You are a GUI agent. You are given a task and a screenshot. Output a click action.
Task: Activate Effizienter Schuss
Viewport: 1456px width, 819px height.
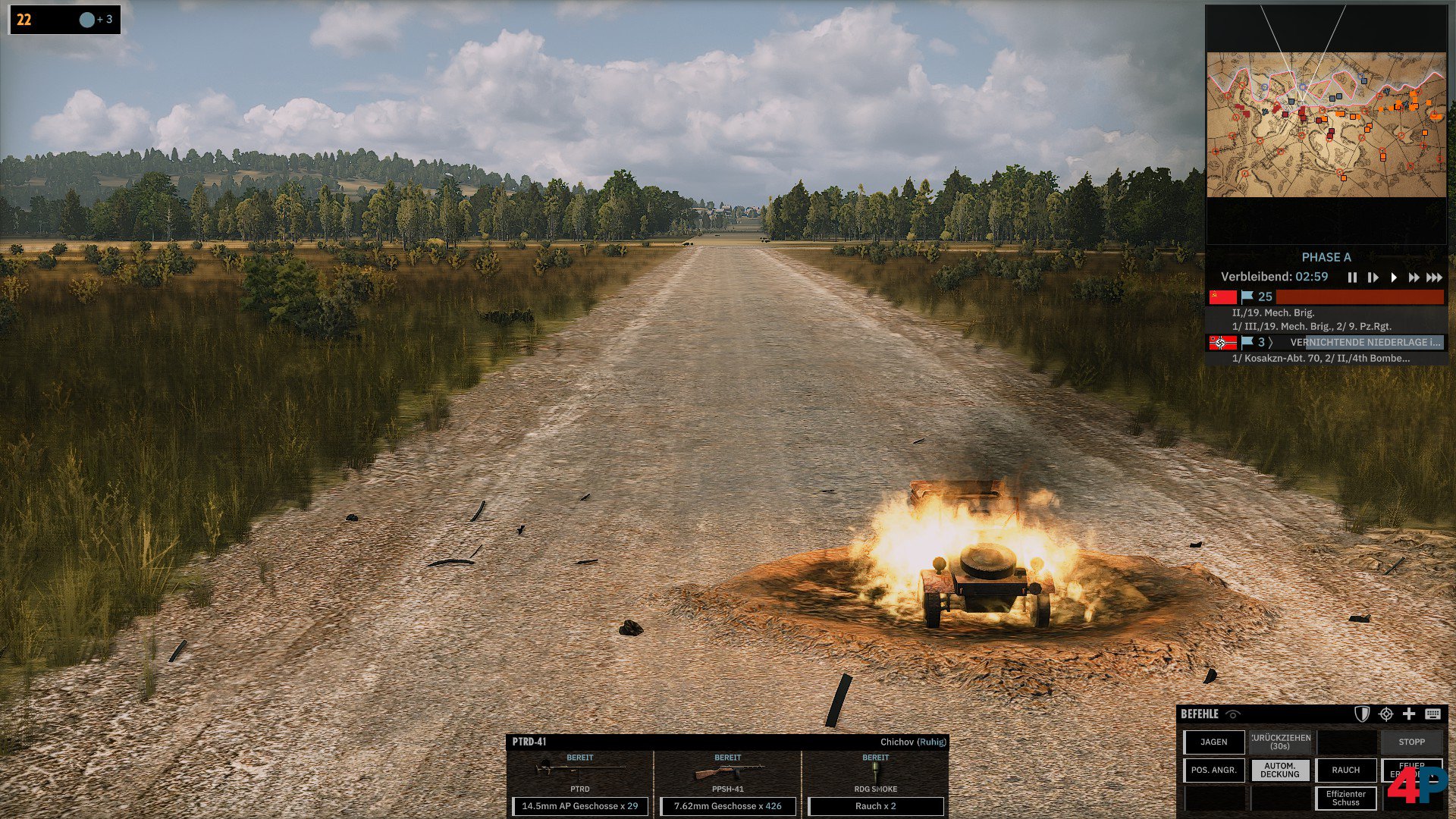(1346, 799)
